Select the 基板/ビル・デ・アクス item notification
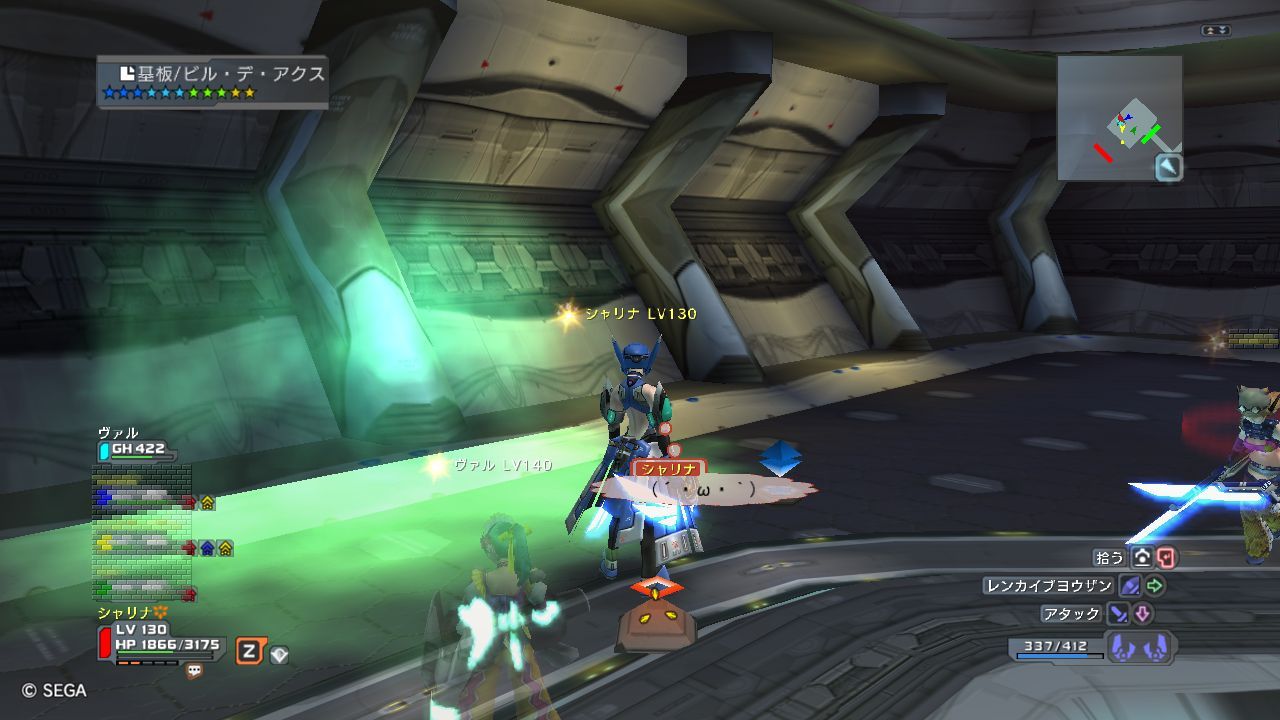 (213, 82)
